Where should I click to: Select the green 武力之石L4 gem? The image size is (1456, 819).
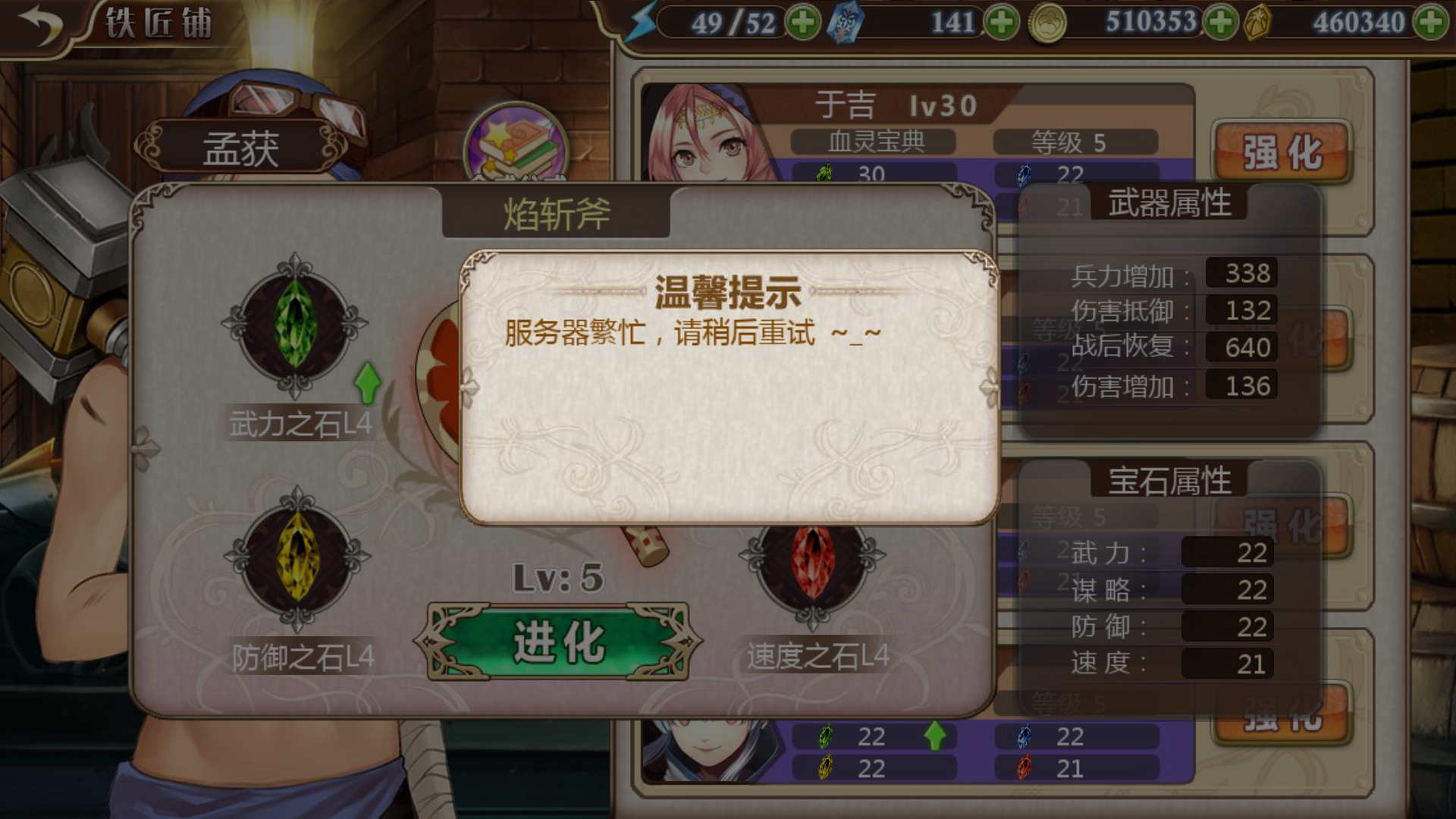[294, 330]
